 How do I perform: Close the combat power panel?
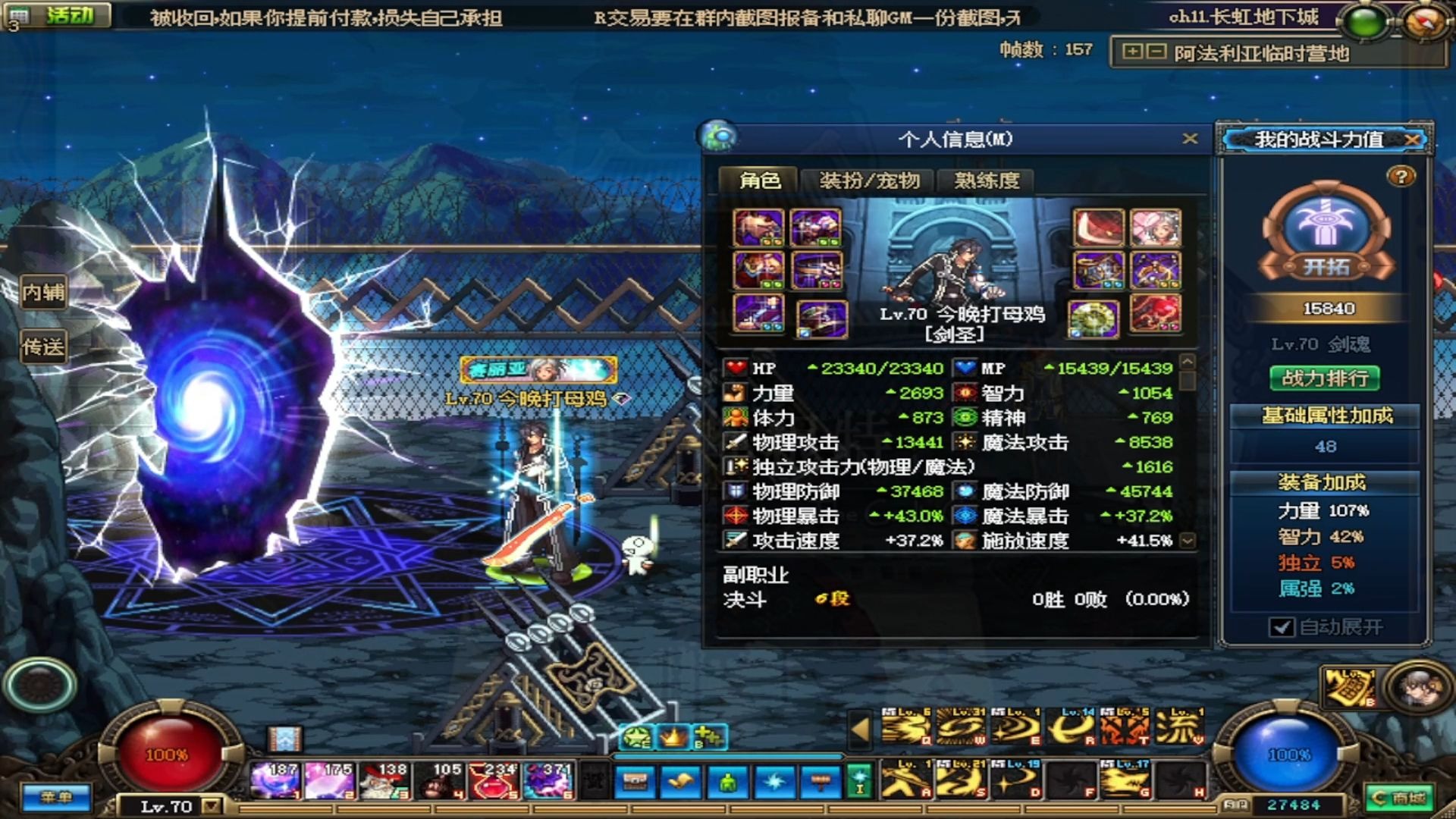pos(1412,140)
